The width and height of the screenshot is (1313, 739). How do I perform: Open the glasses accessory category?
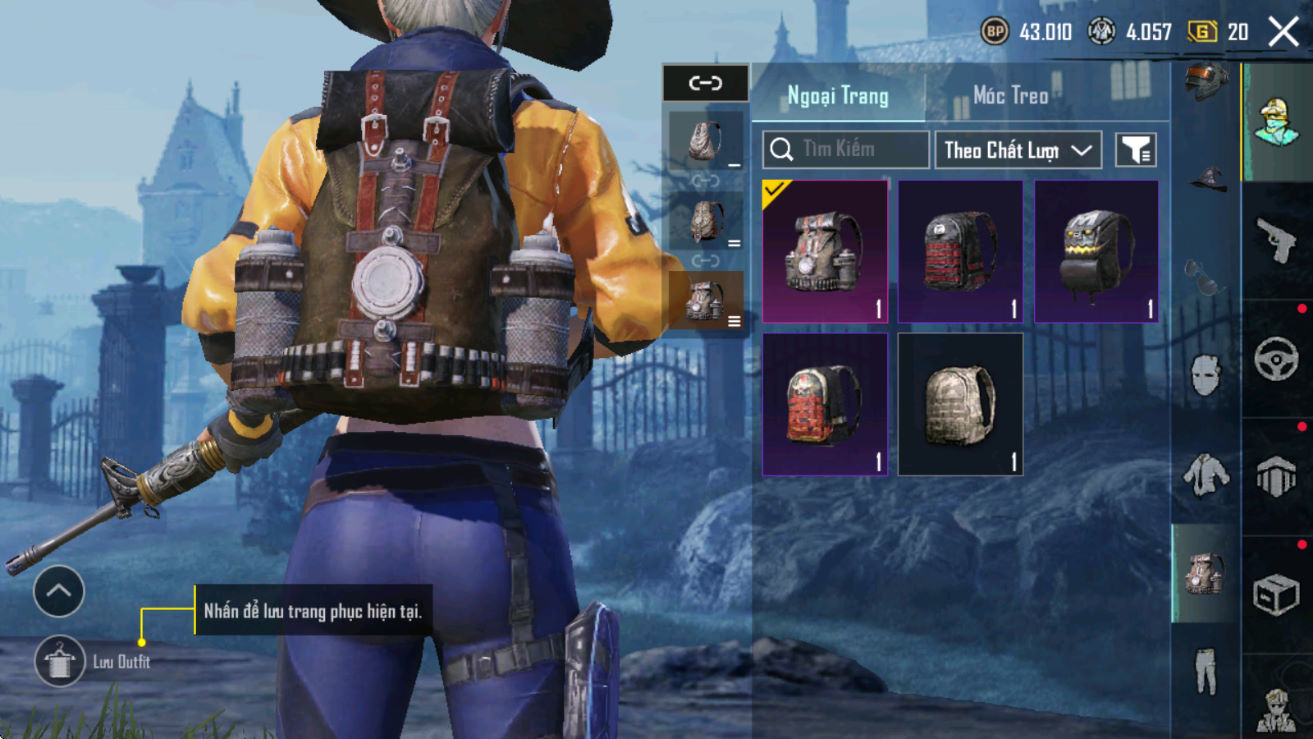1204,277
